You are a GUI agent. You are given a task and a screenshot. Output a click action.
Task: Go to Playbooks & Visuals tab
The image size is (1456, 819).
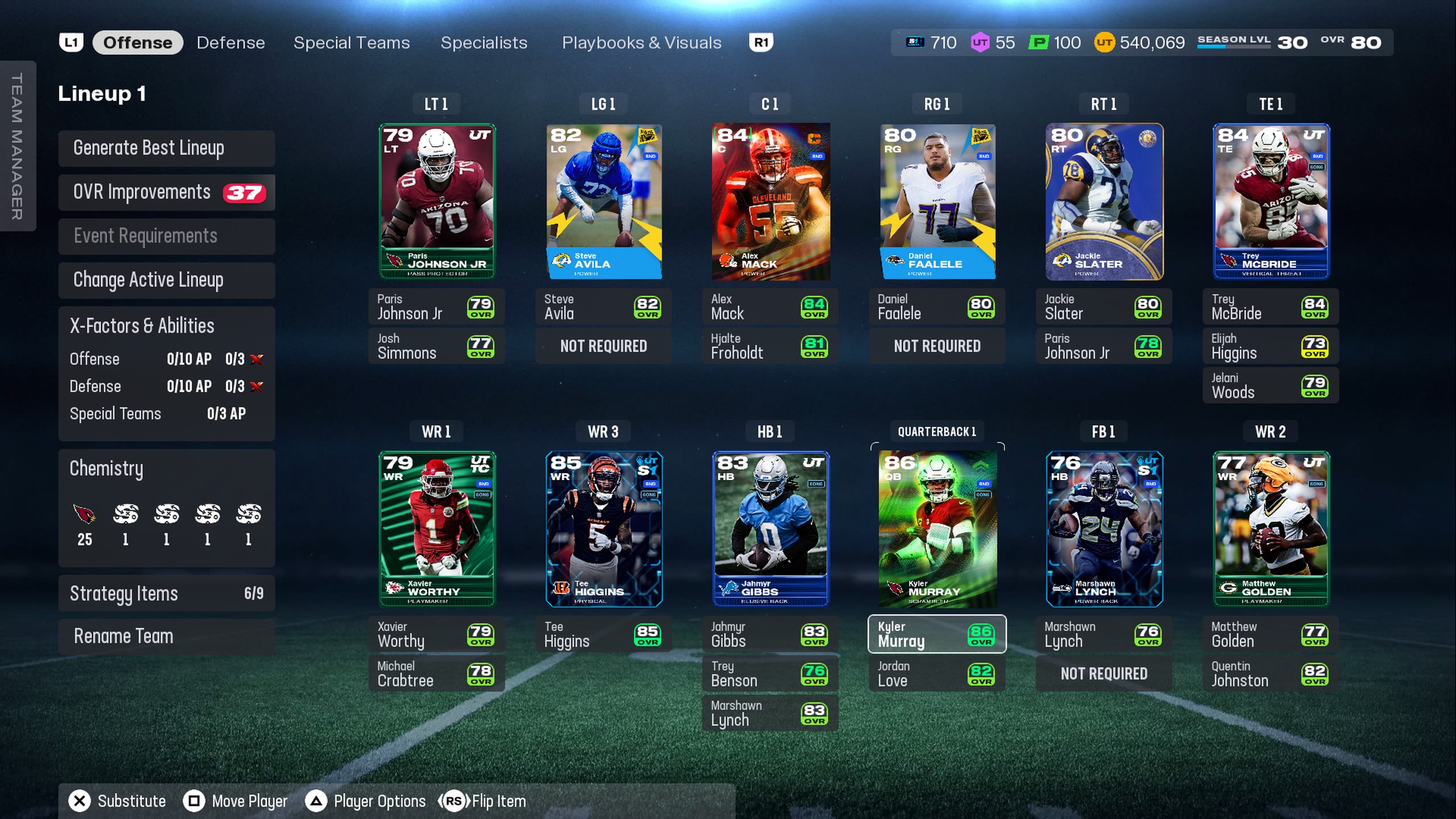click(642, 42)
